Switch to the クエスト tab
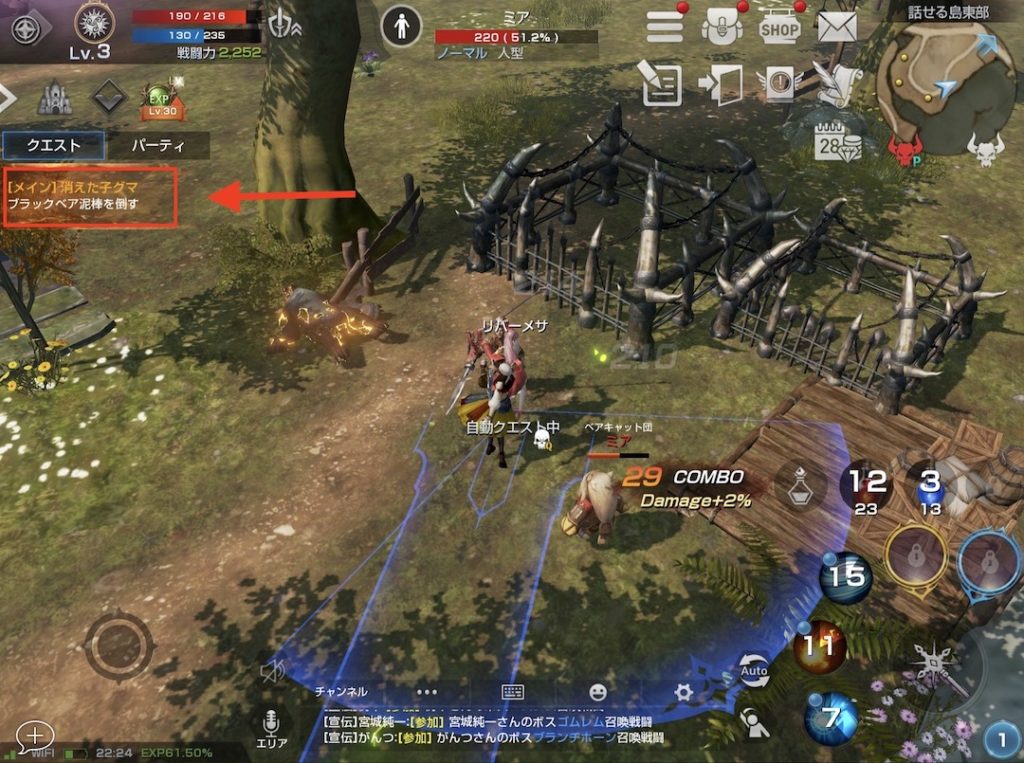This screenshot has height=763, width=1024. pyautogui.click(x=54, y=145)
